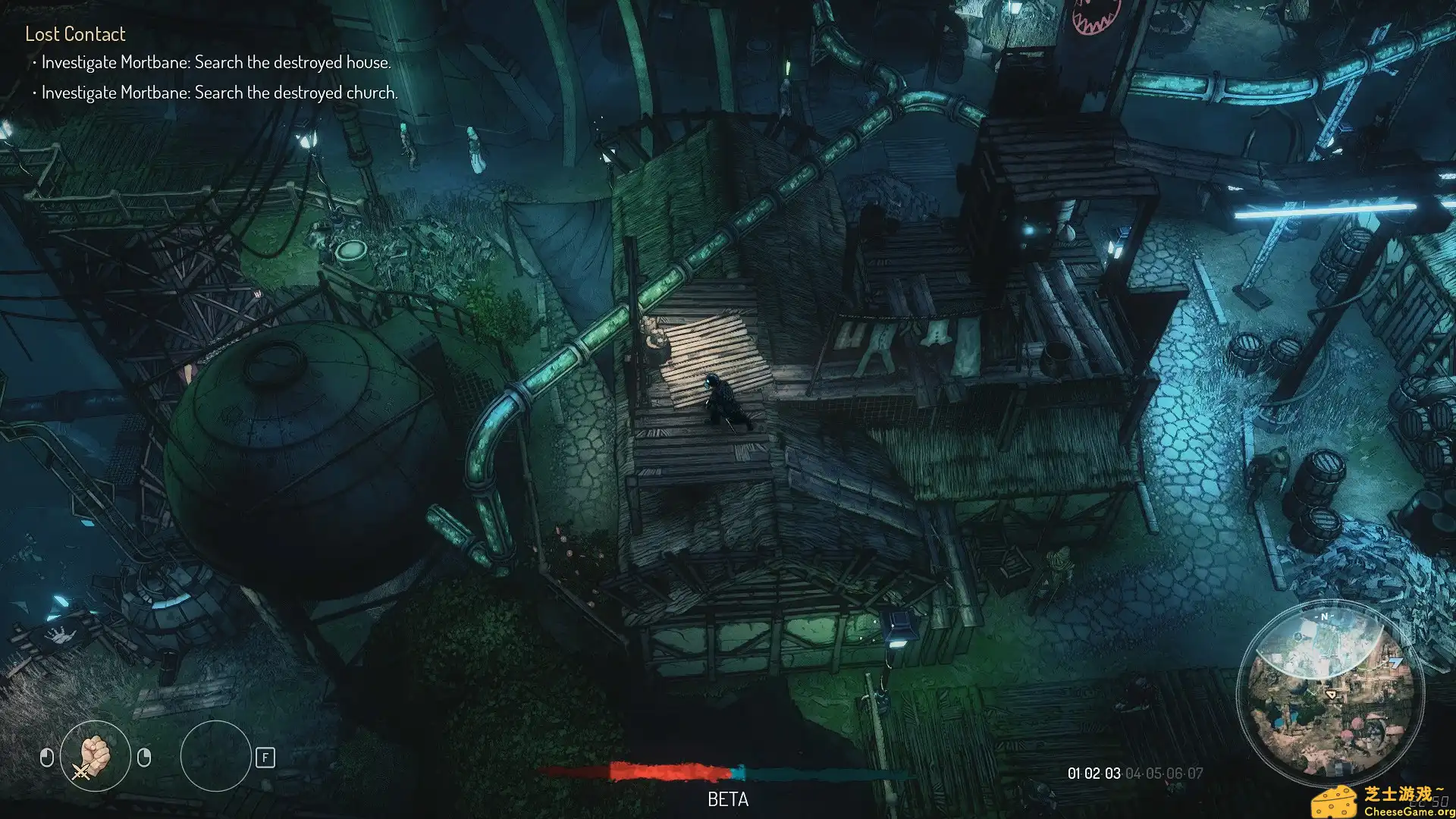Viewport: 1456px width, 819px height.
Task: Click the objective marker inside the minimap
Action: click(x=1397, y=661)
